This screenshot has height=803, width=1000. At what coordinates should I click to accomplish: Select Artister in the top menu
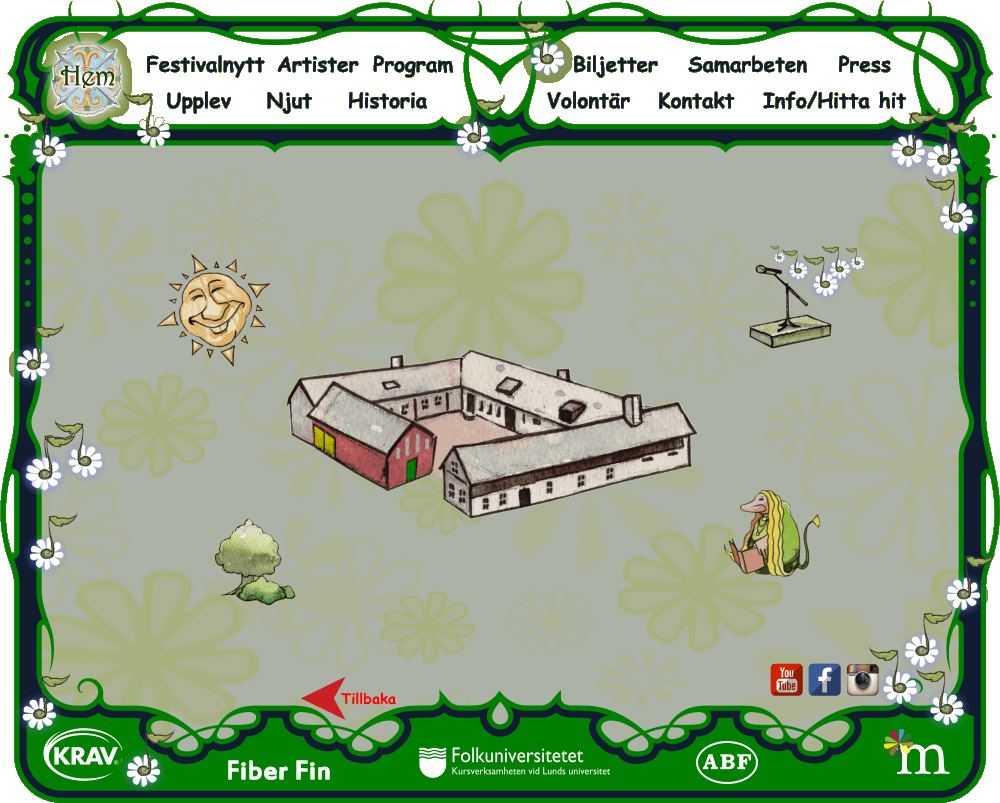pos(317,66)
